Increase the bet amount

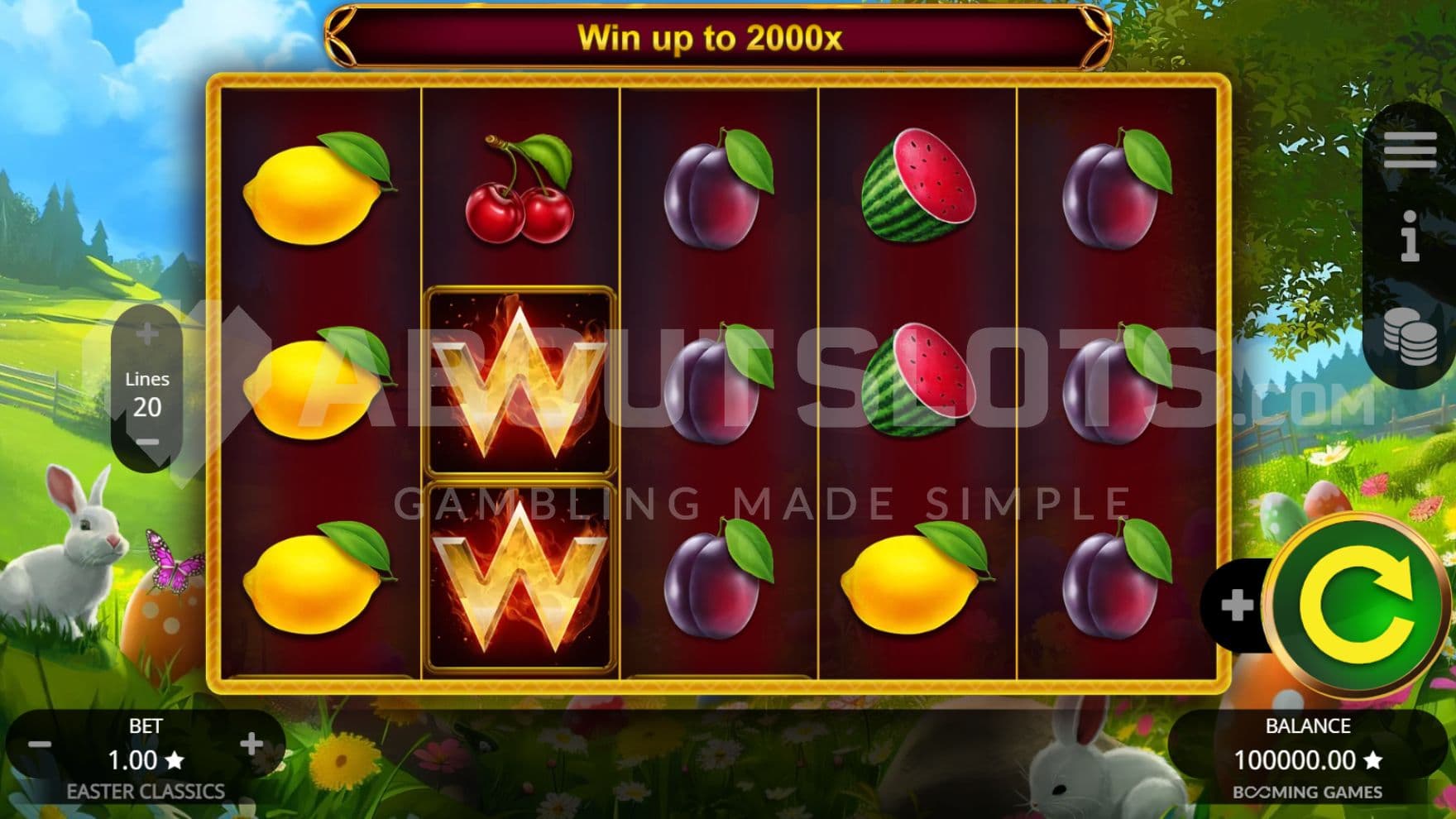pos(251,744)
